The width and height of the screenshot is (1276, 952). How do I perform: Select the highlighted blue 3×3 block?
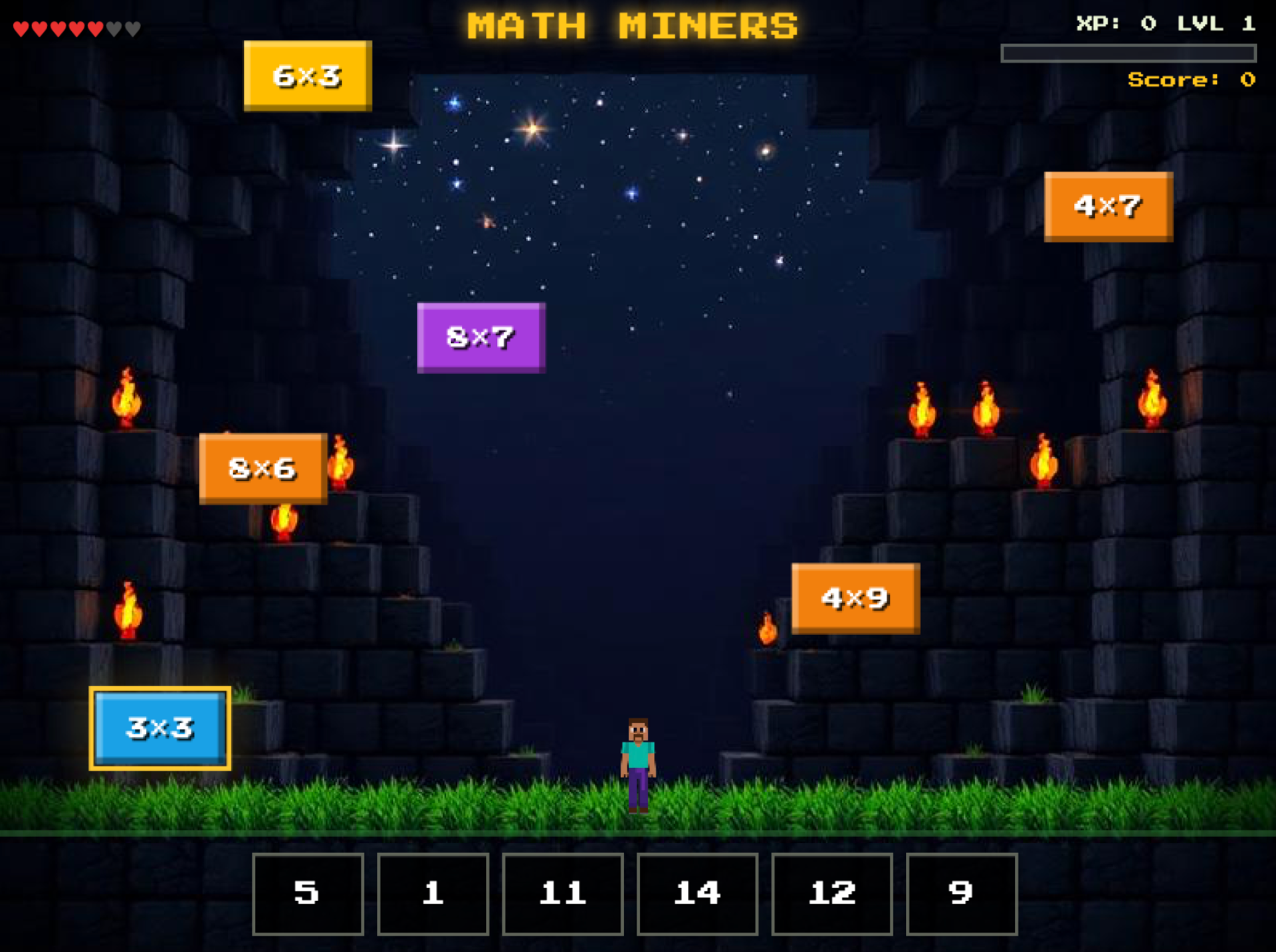[159, 727]
